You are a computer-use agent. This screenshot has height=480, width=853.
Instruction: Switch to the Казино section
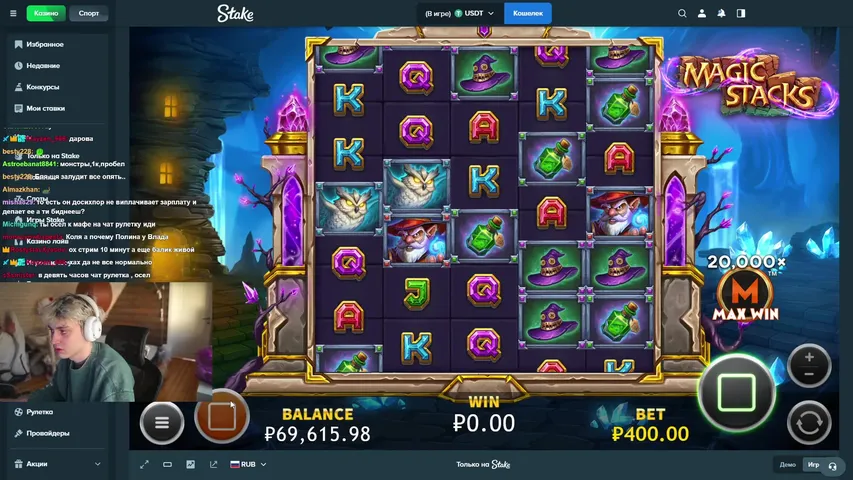(45, 13)
